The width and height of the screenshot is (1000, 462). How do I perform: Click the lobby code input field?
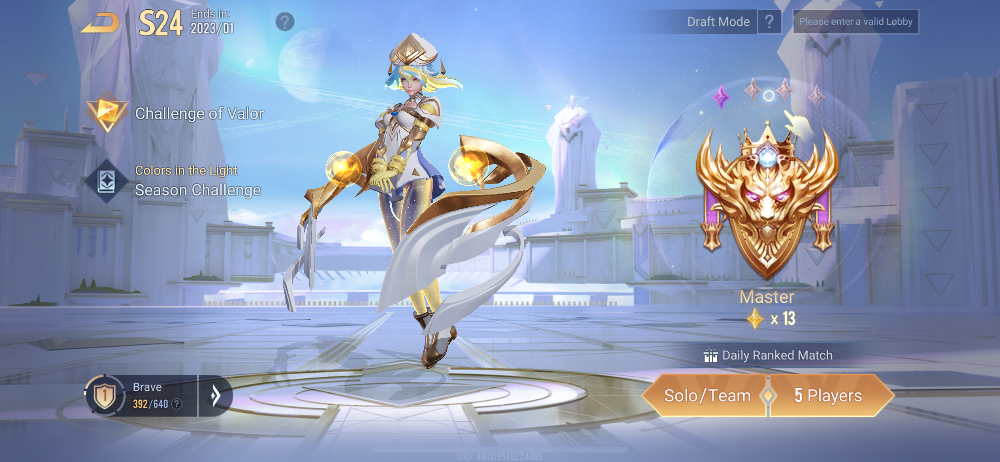(x=855, y=22)
